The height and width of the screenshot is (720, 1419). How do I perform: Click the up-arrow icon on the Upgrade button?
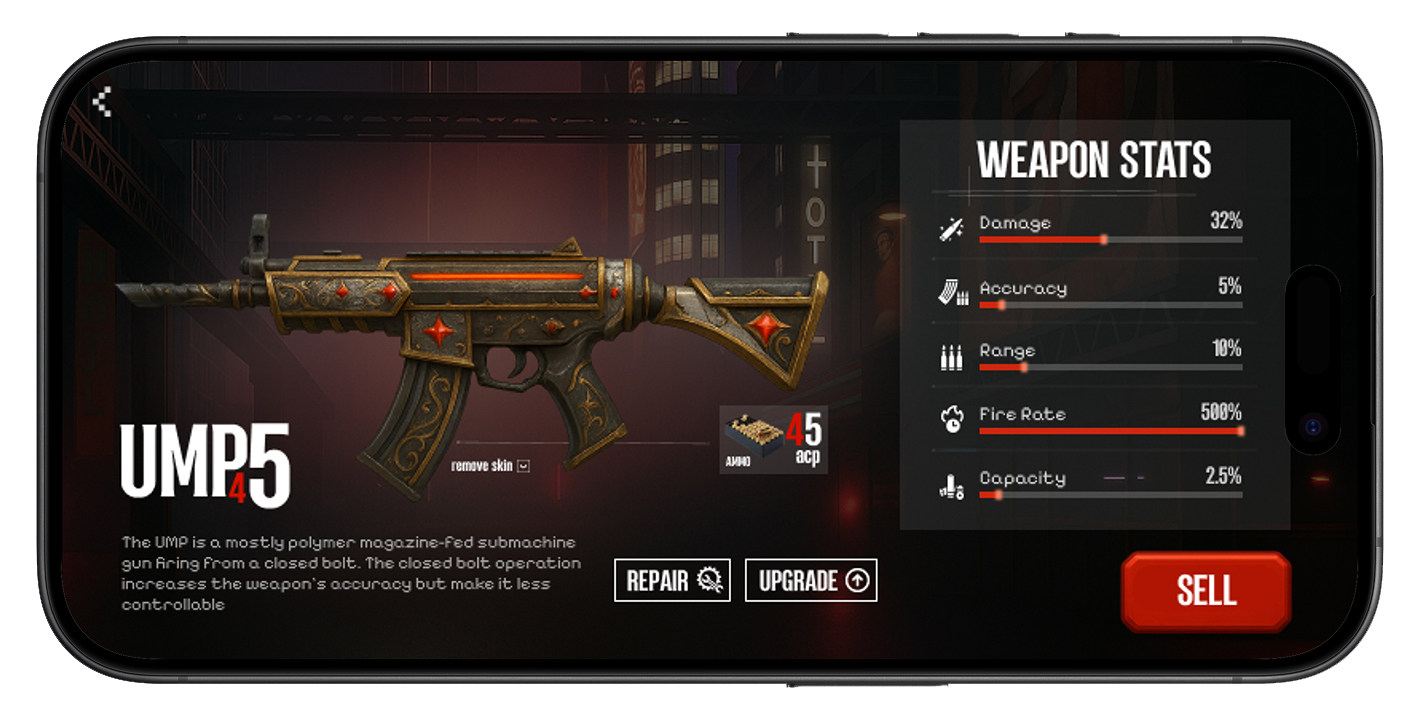tap(859, 580)
